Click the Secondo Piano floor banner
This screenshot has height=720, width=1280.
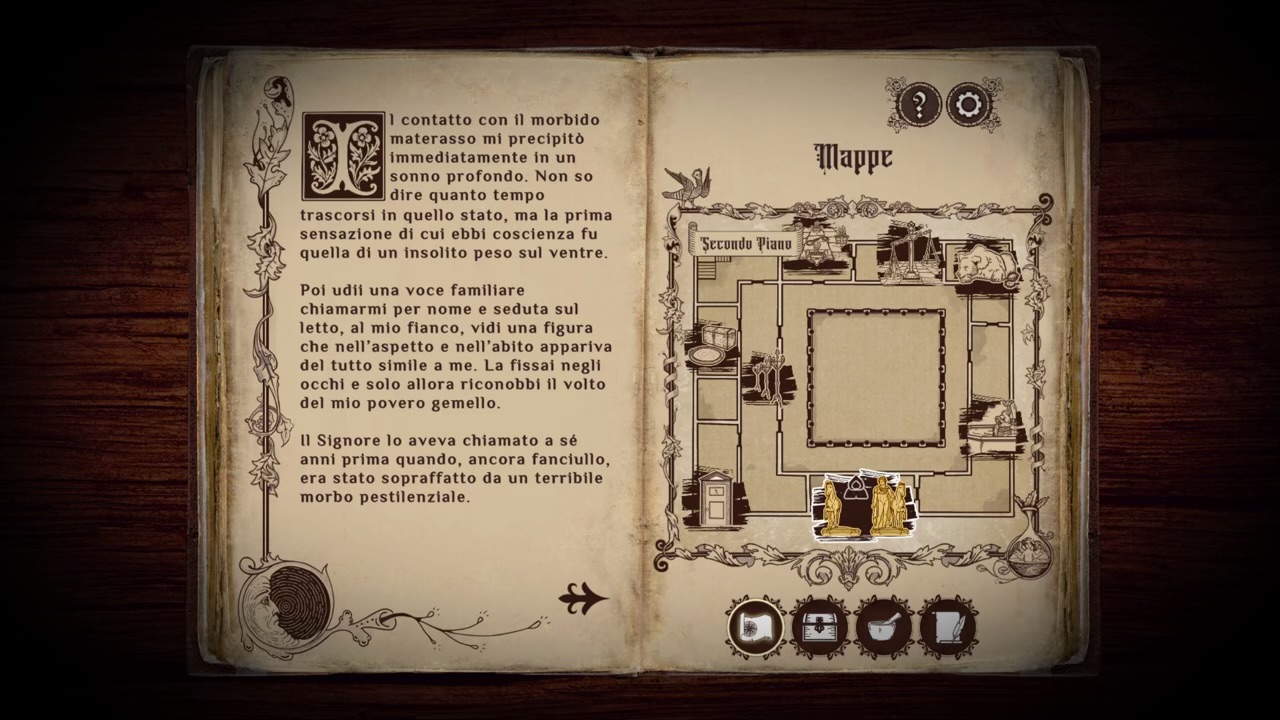[x=745, y=243]
